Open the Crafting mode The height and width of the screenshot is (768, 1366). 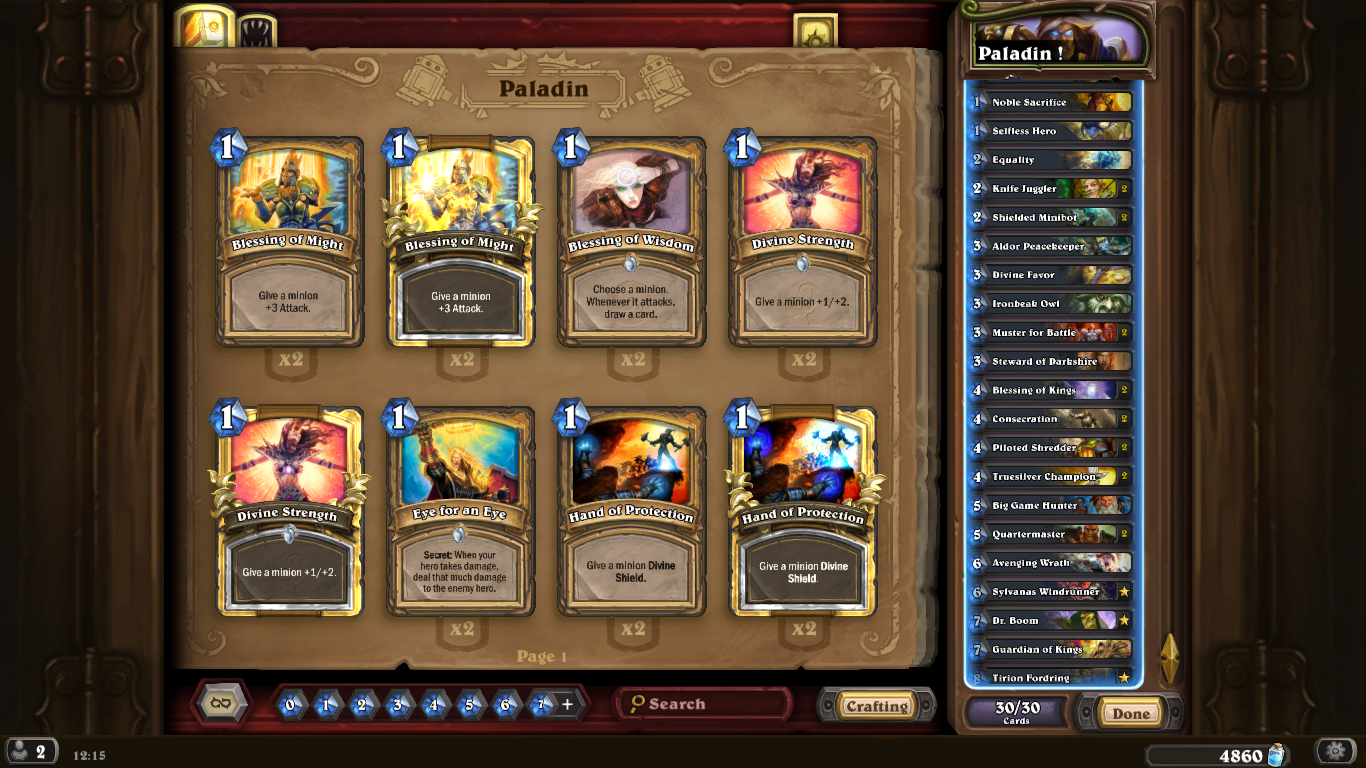click(876, 706)
